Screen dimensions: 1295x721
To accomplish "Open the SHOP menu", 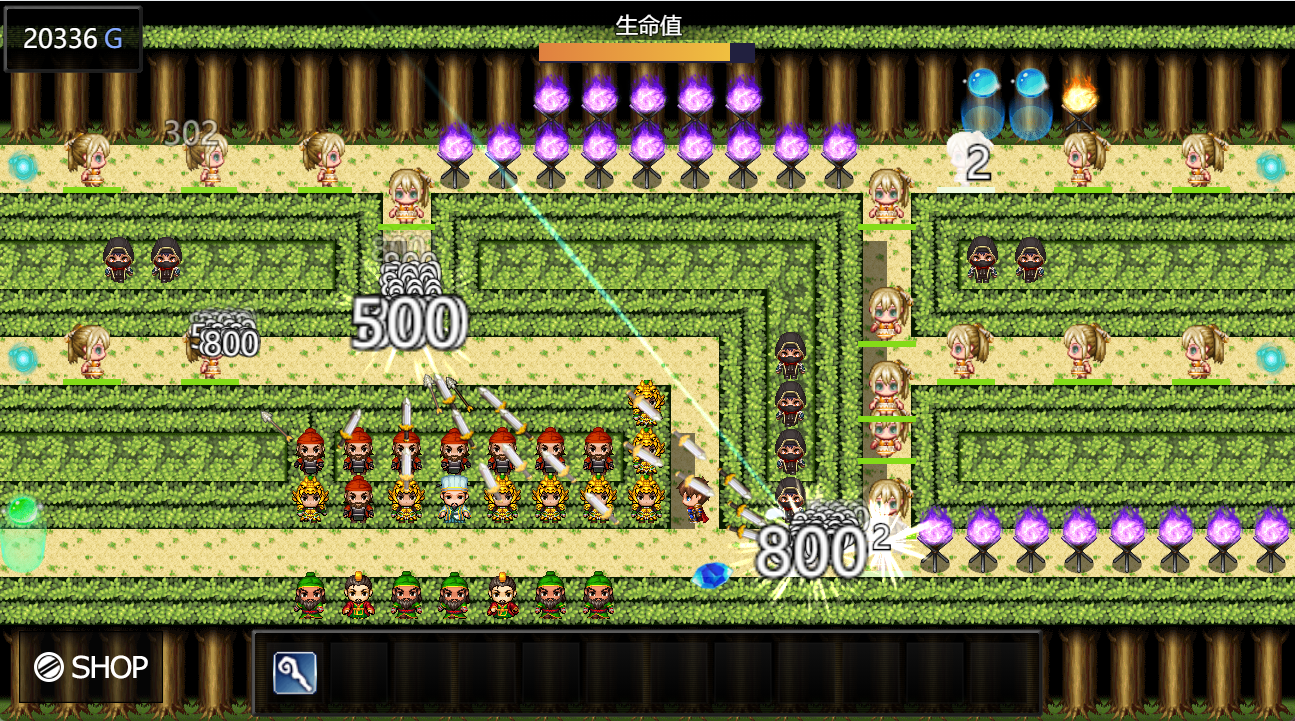I will [91, 667].
